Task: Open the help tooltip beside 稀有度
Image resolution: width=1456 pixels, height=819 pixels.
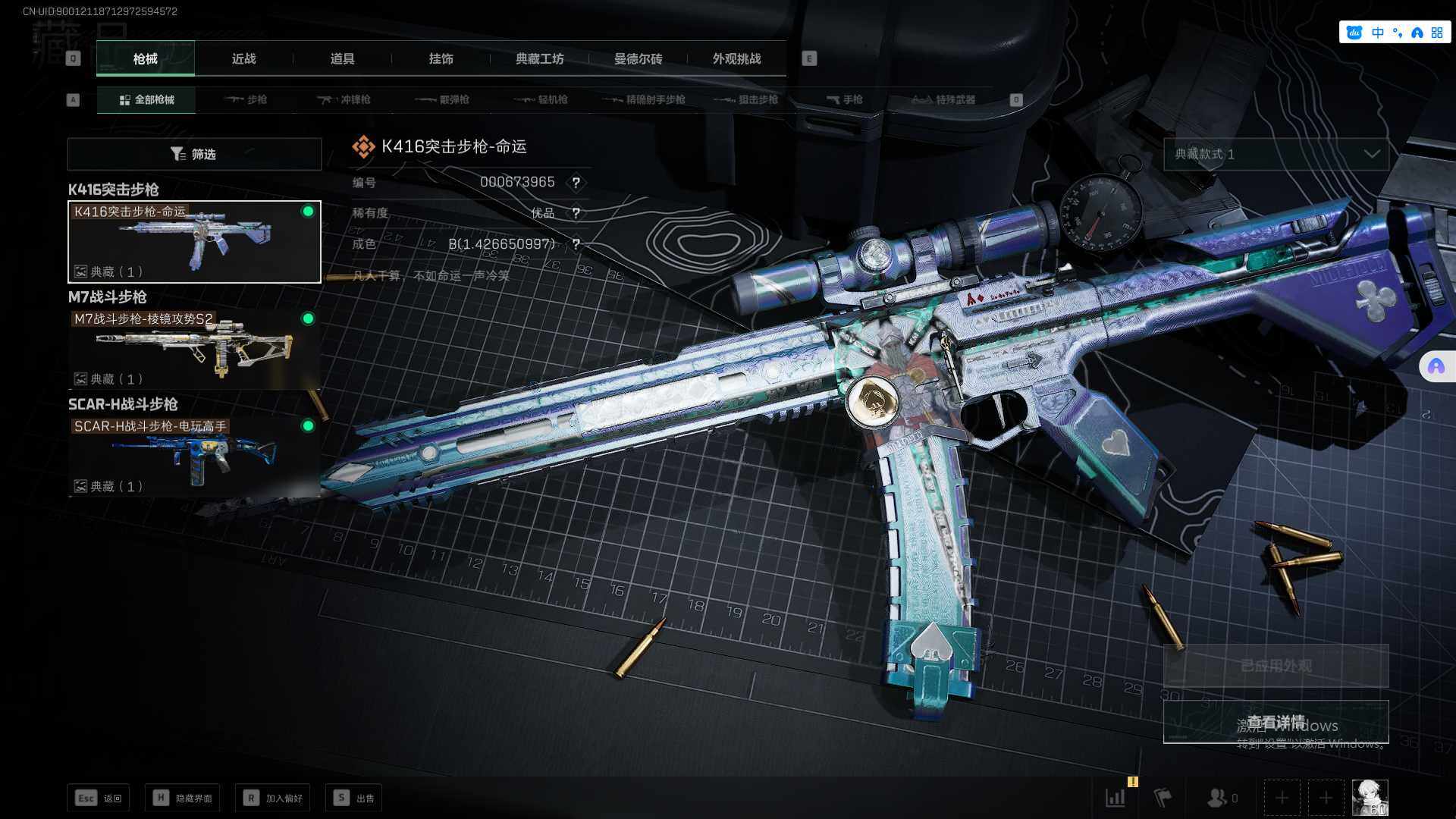Action: pyautogui.click(x=576, y=213)
